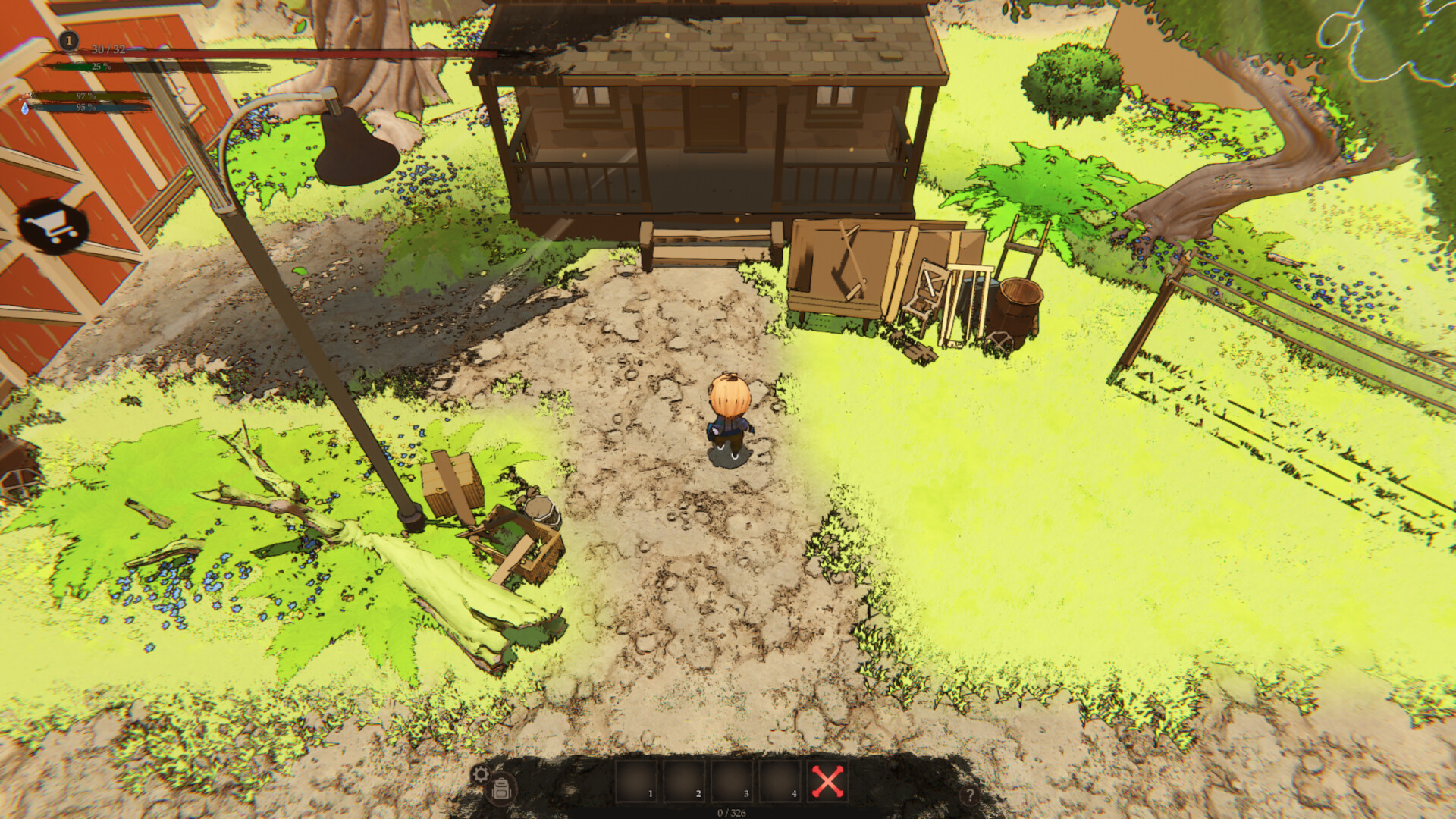Open the settings gear
This screenshot has width=1456, height=819.
coord(482,773)
